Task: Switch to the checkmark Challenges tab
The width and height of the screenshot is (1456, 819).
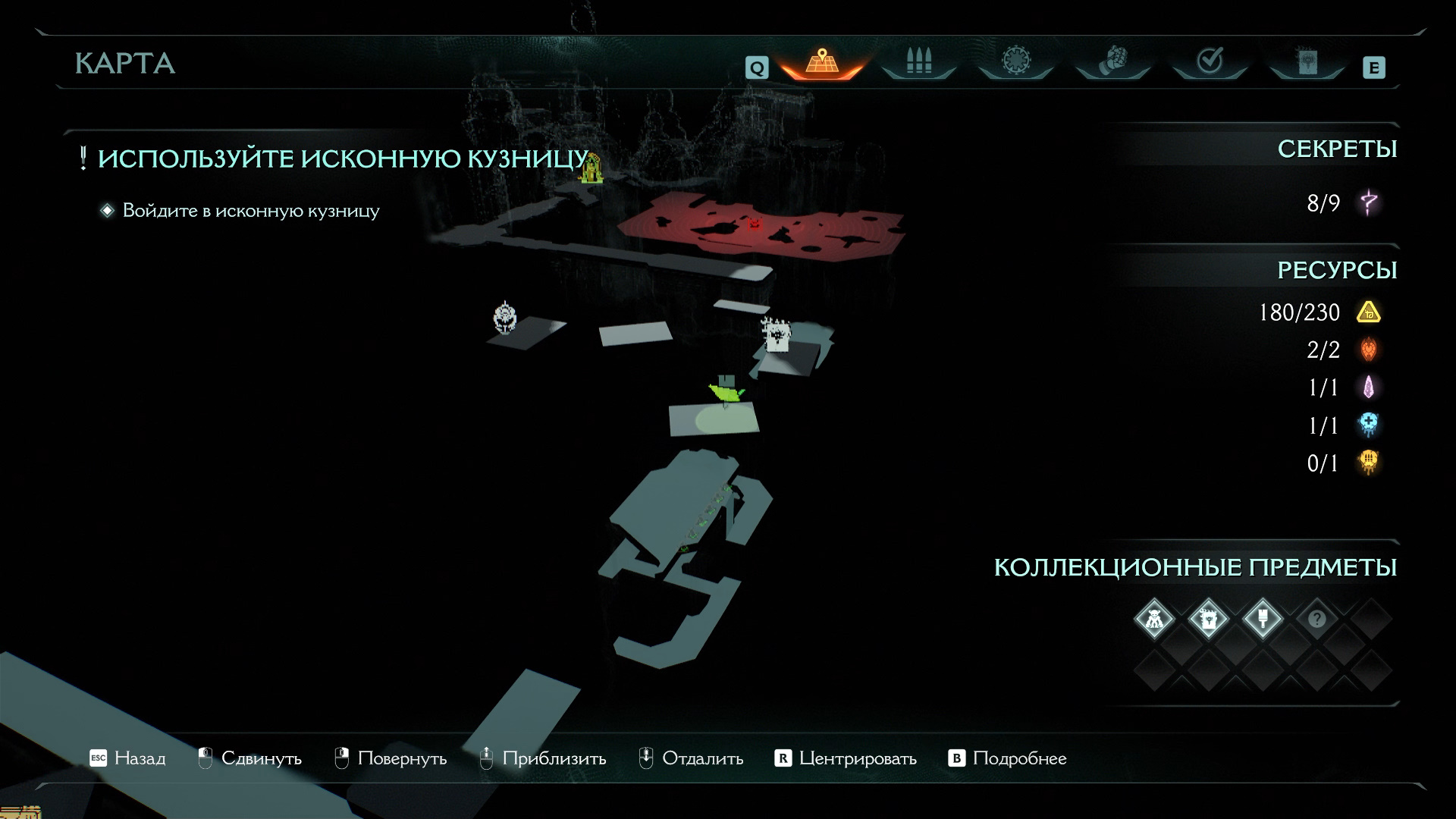Action: pyautogui.click(x=1210, y=62)
